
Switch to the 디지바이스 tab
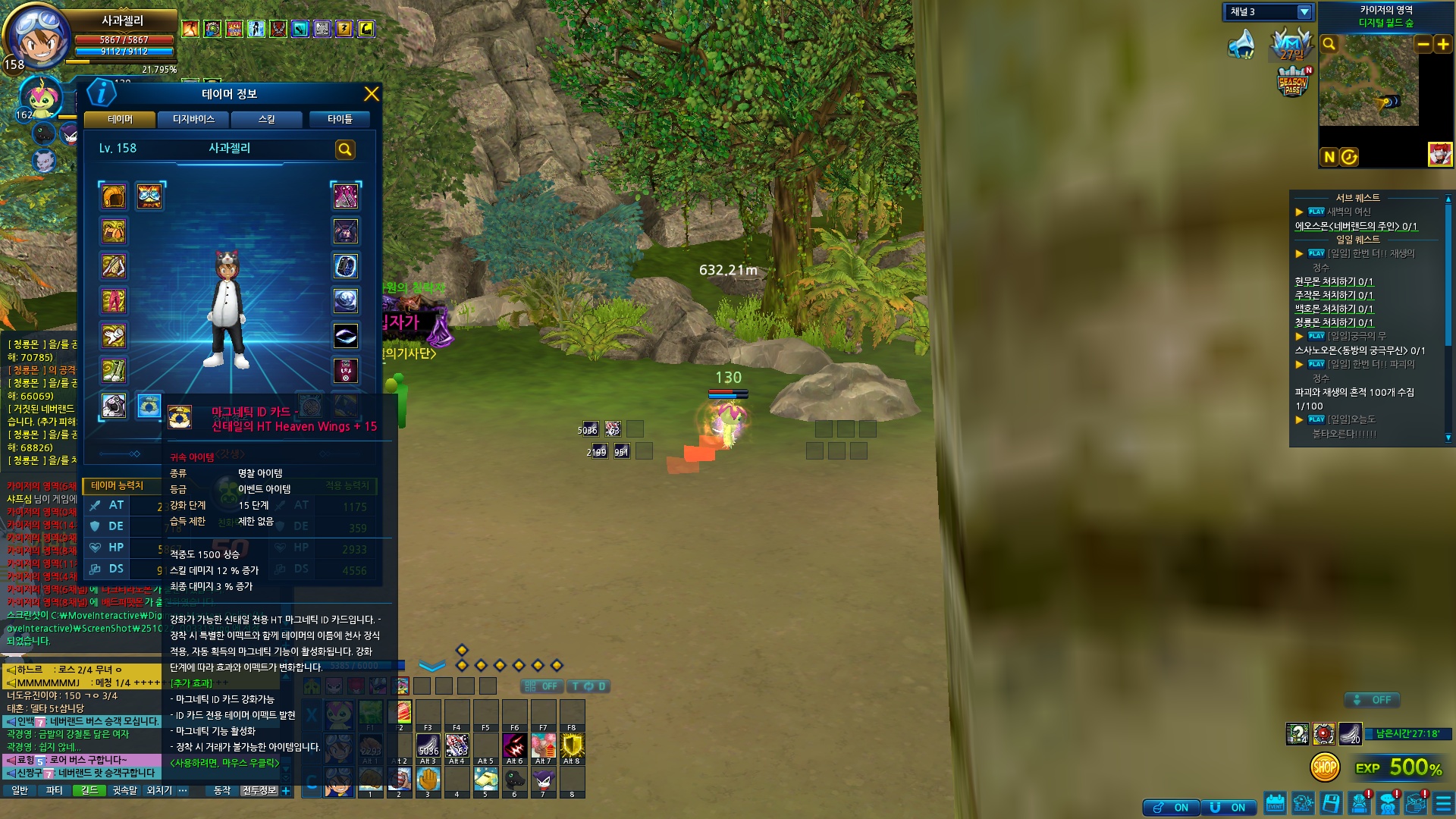coord(193,120)
